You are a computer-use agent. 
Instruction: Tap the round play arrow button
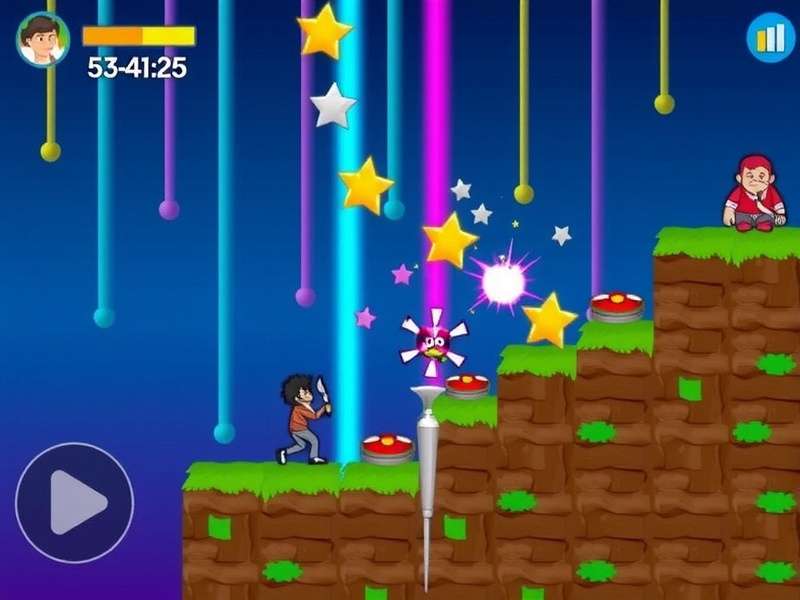tap(74, 502)
